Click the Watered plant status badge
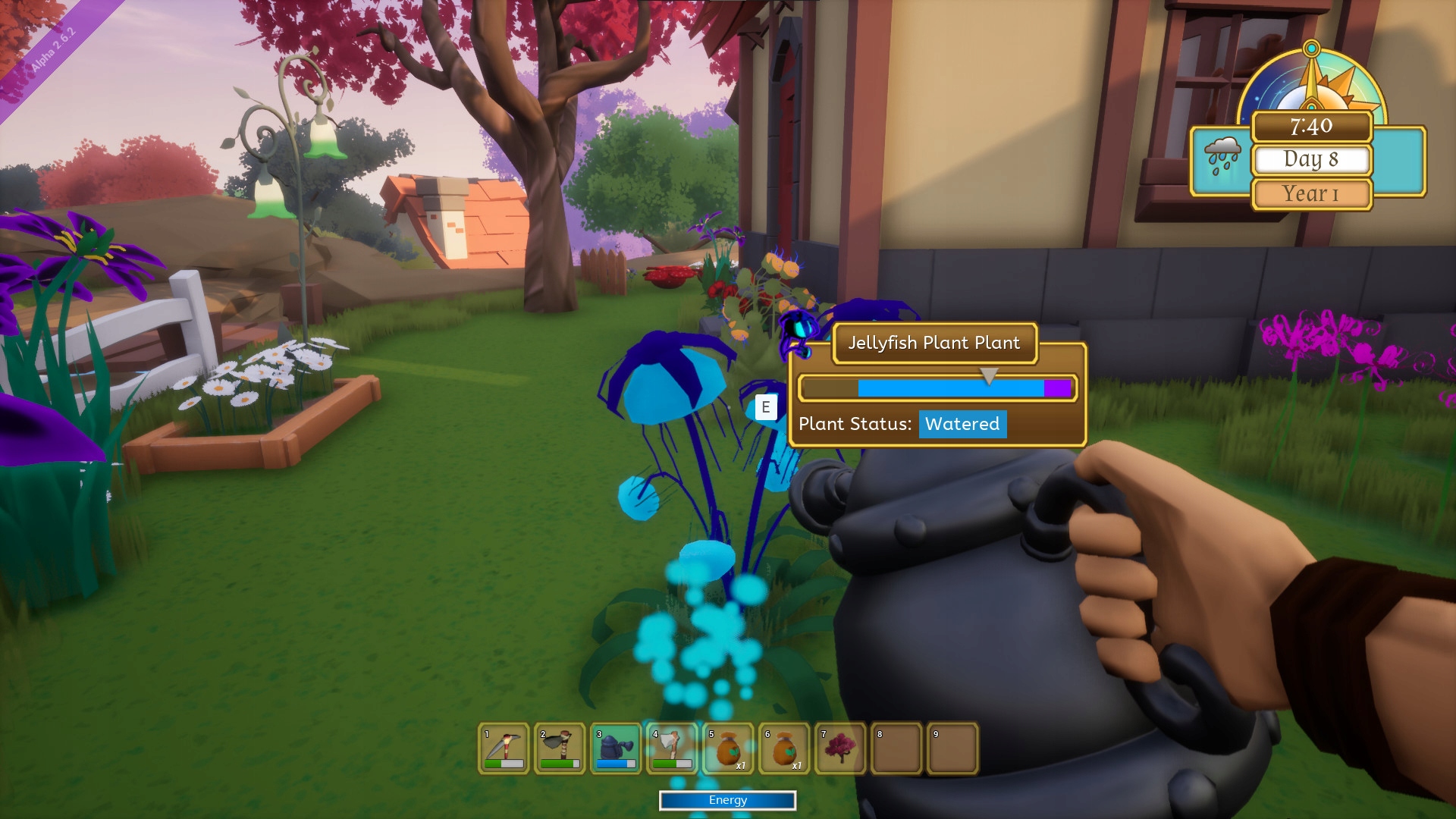1456x819 pixels. click(962, 425)
